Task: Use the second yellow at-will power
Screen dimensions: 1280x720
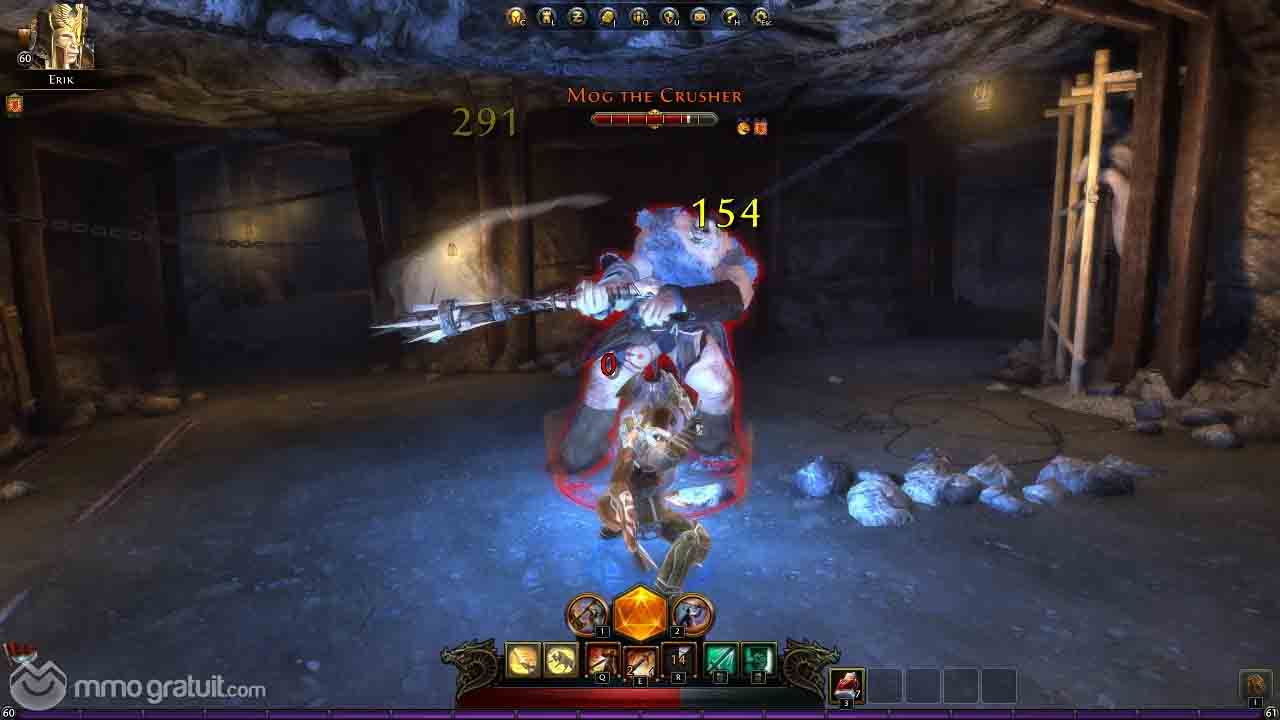Action: click(x=560, y=660)
